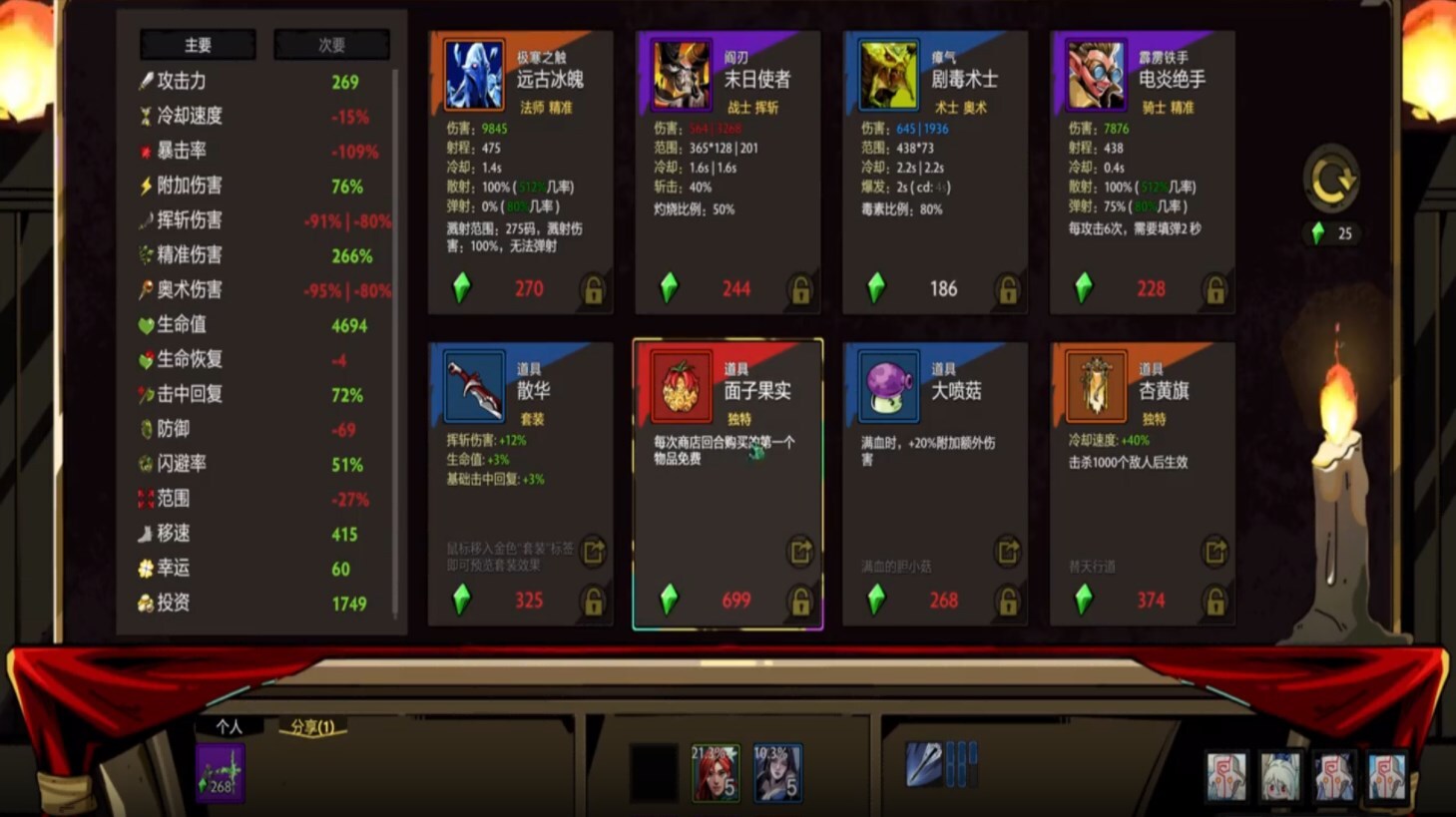
Task: Select the 散华 sword item icon
Action: 473,385
